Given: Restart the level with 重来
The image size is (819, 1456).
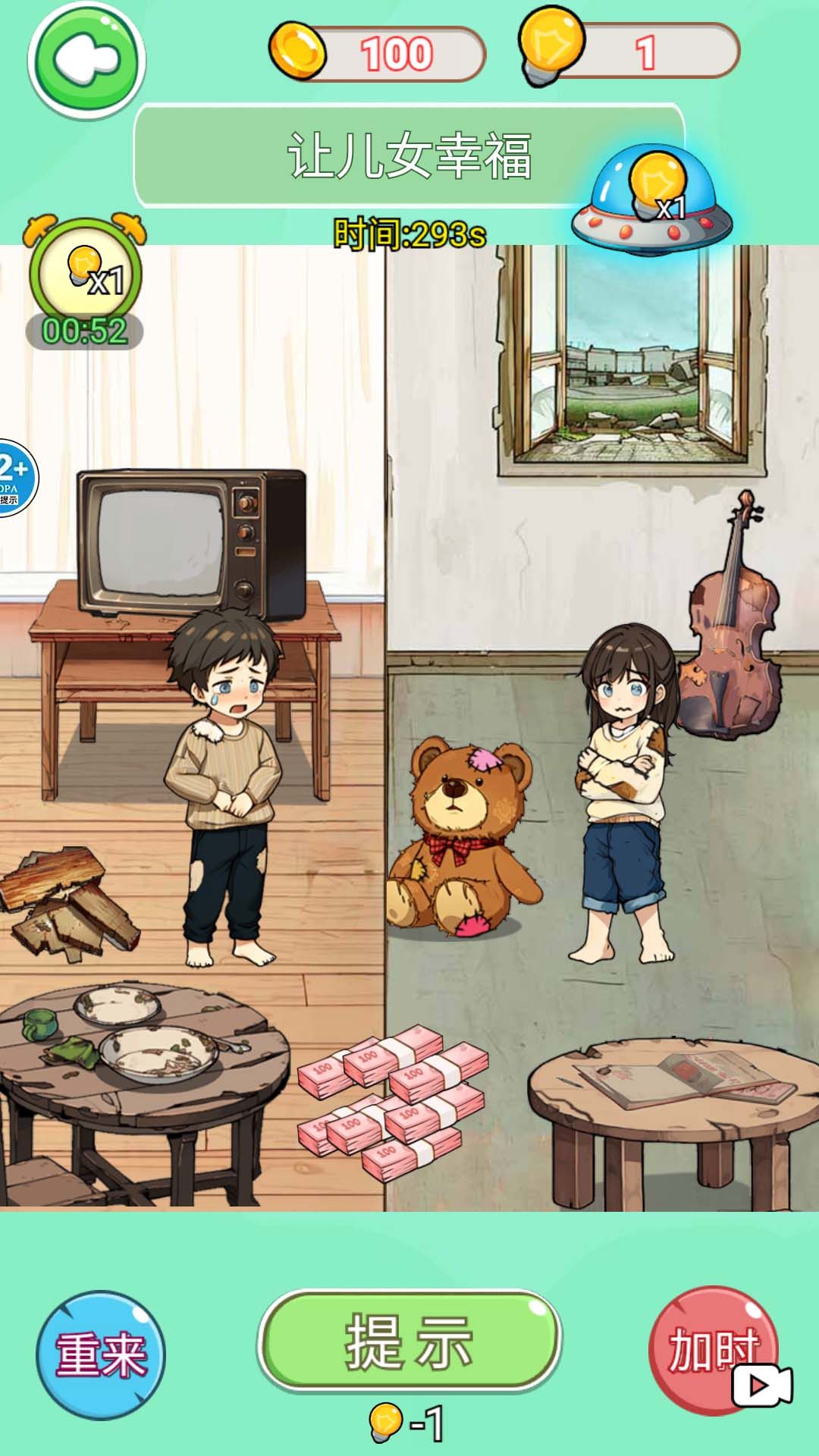Looking at the screenshot, I should [100, 1355].
